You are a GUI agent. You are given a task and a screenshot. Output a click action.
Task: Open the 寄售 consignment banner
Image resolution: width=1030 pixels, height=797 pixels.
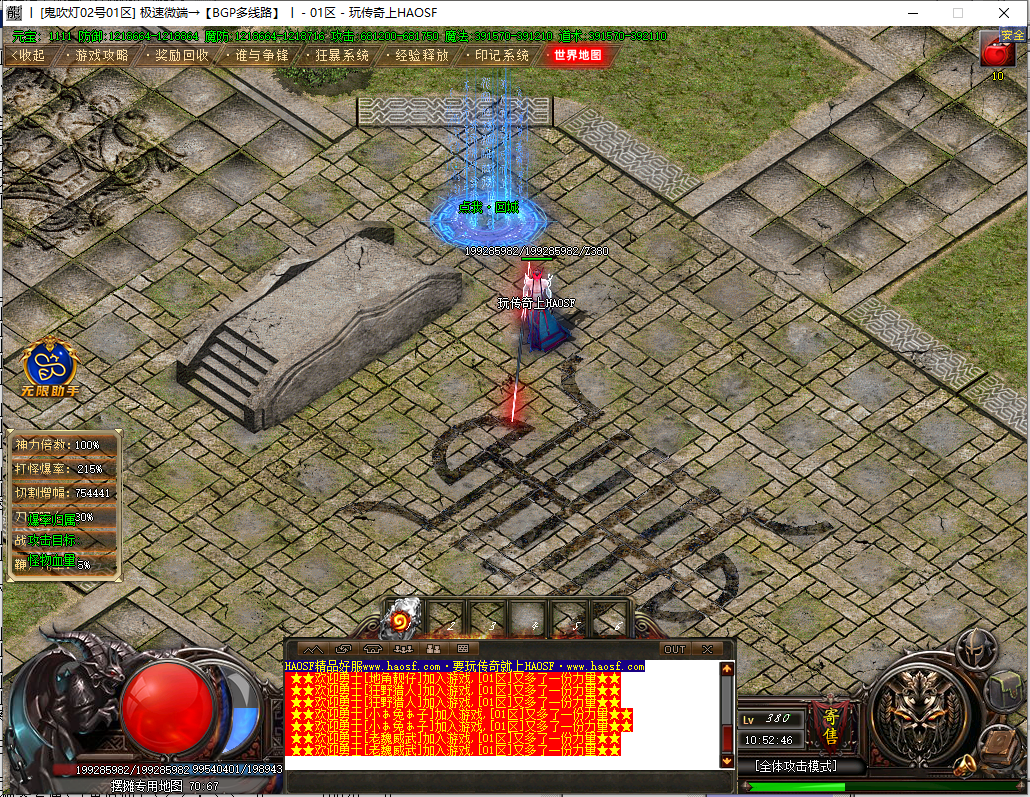(830, 725)
